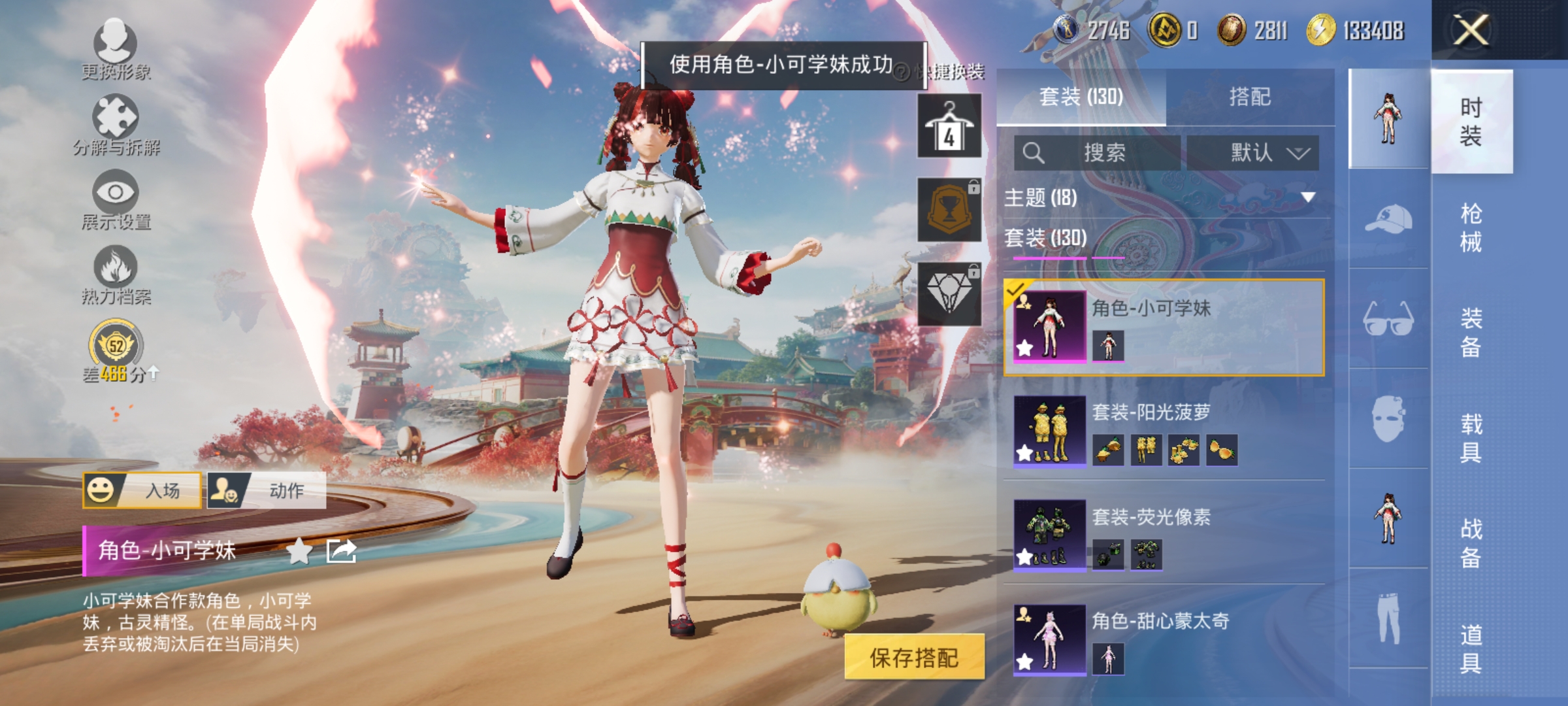Image resolution: width=1568 pixels, height=706 pixels.
Task: Star the 角色-甜心蒙太奇 entry
Action: [x=1024, y=660]
